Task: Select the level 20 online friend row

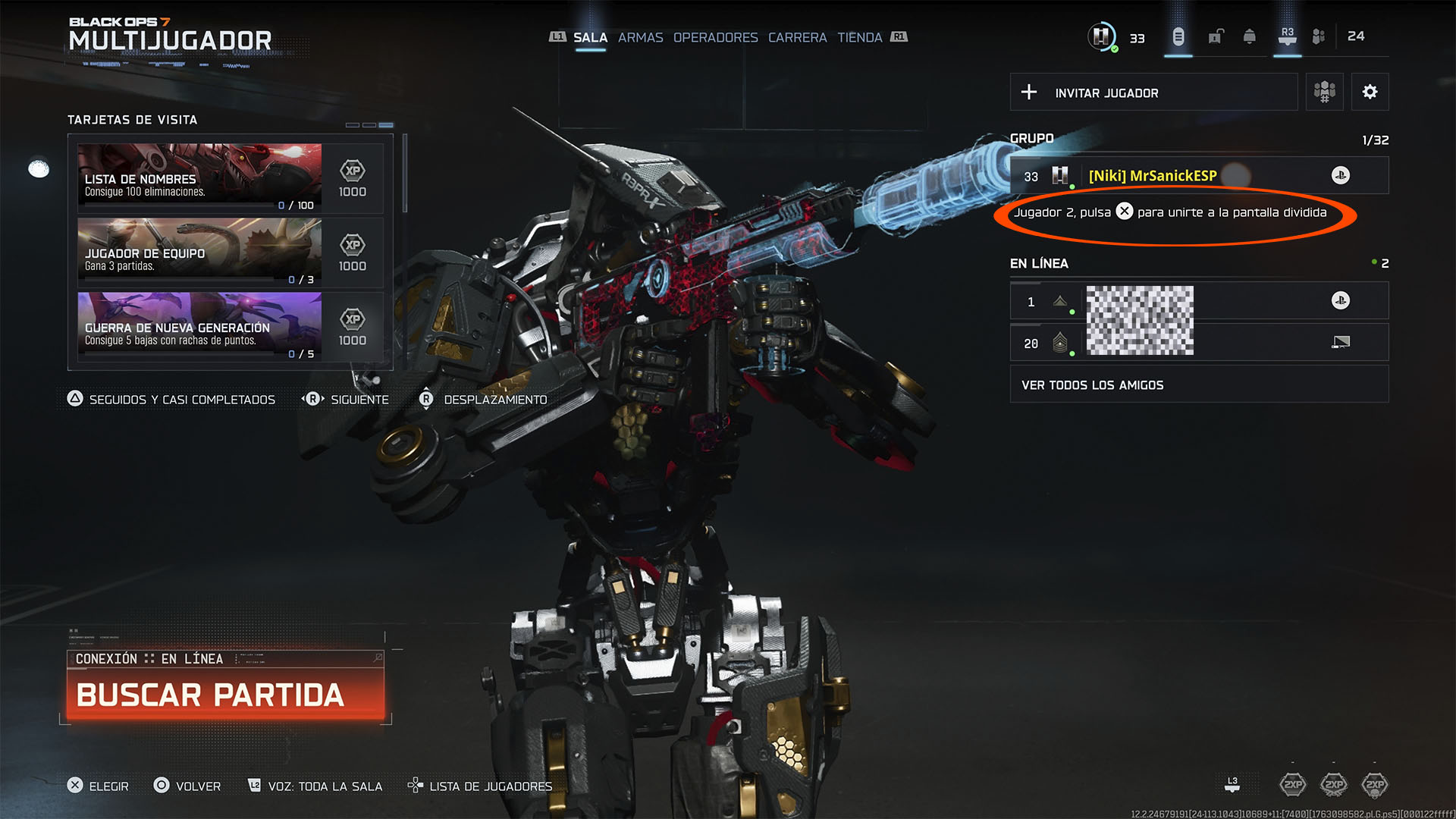Action: pyautogui.click(x=1198, y=343)
